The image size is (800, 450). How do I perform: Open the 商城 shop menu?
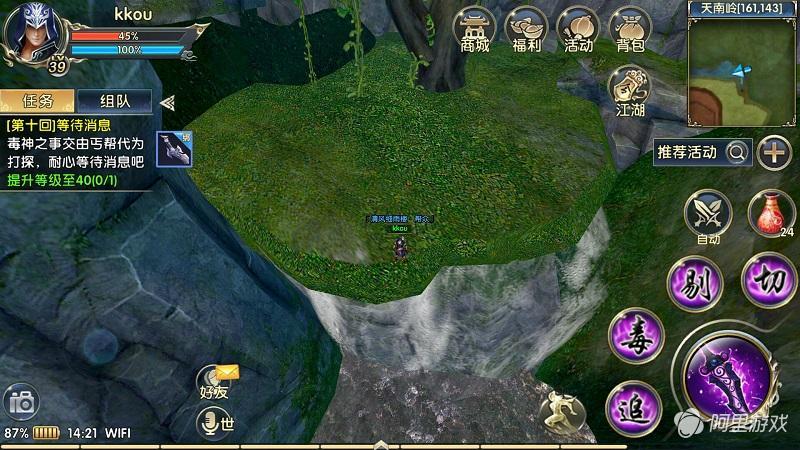(475, 28)
